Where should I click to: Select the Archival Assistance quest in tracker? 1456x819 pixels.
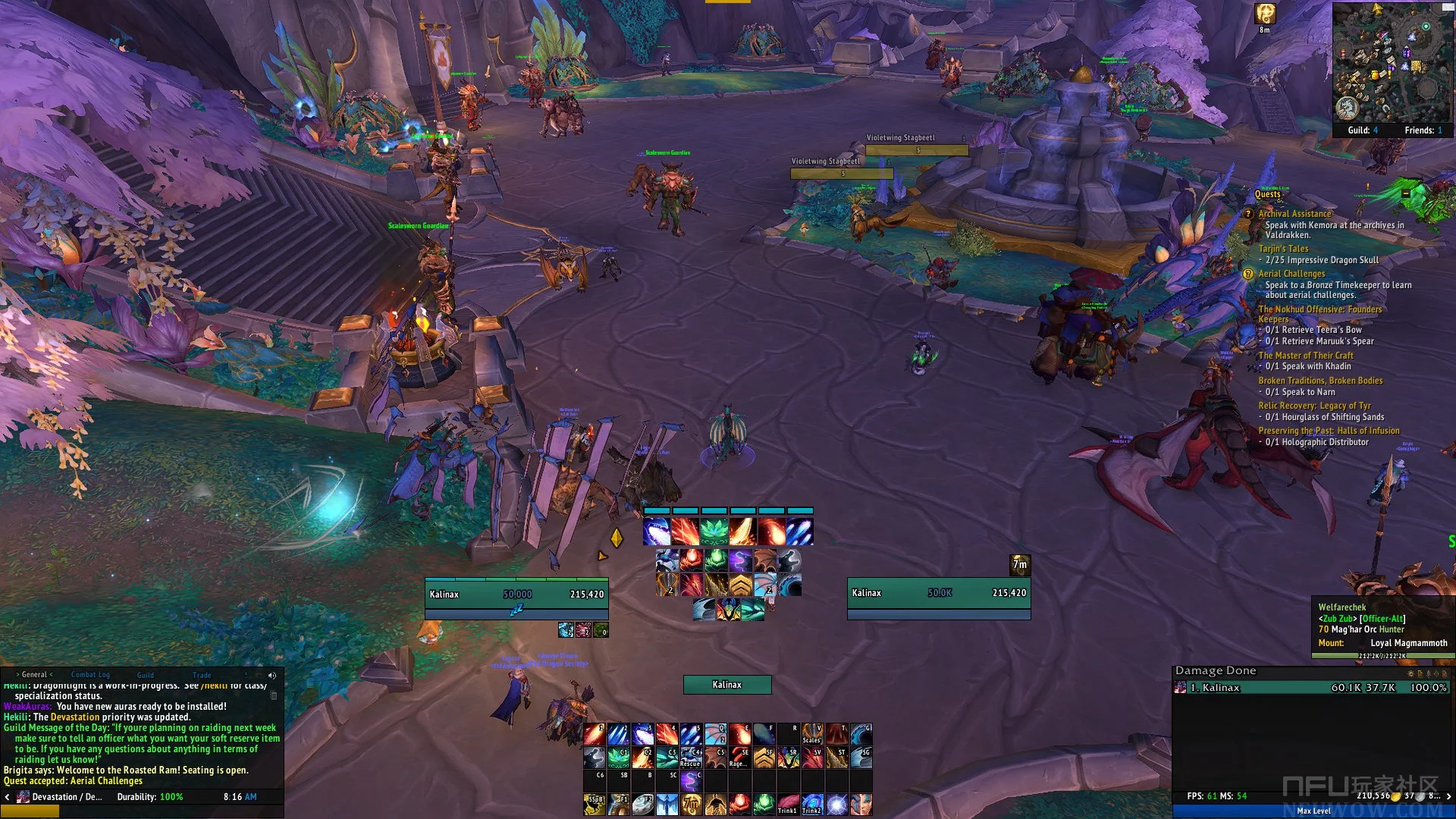[1294, 214]
